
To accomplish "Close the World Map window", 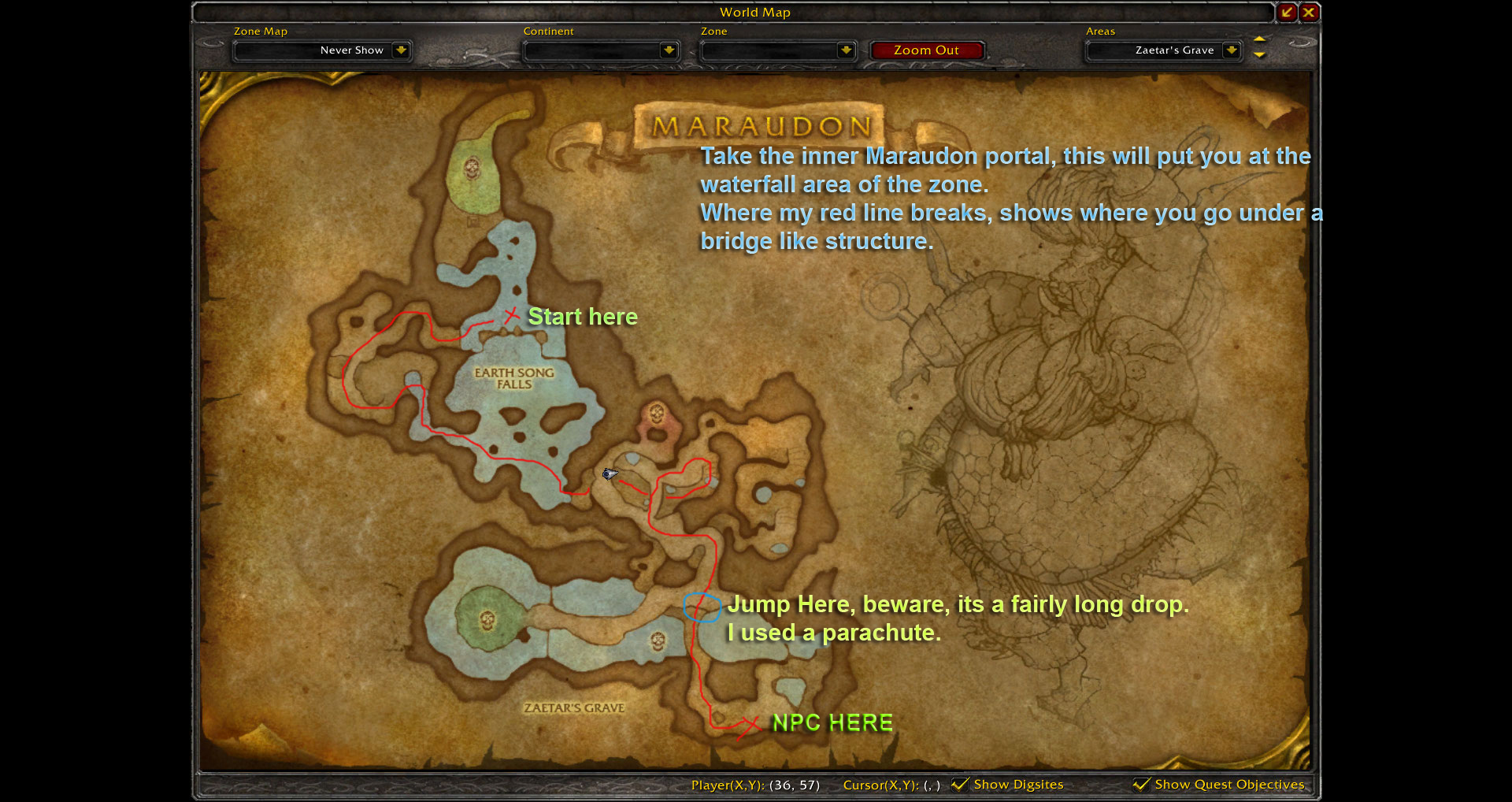I will 1309,12.
